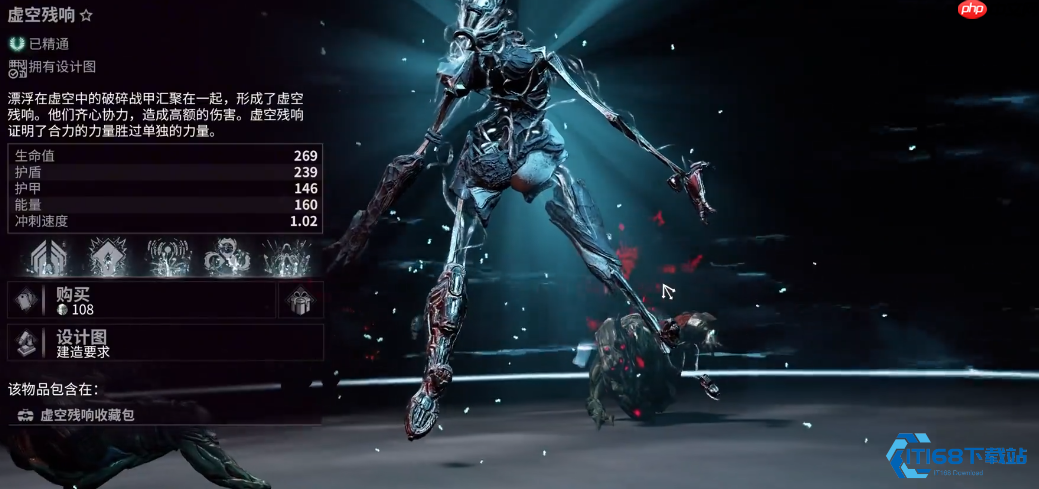Open the gift box button
This screenshot has width=1039, height=489.
tap(300, 300)
